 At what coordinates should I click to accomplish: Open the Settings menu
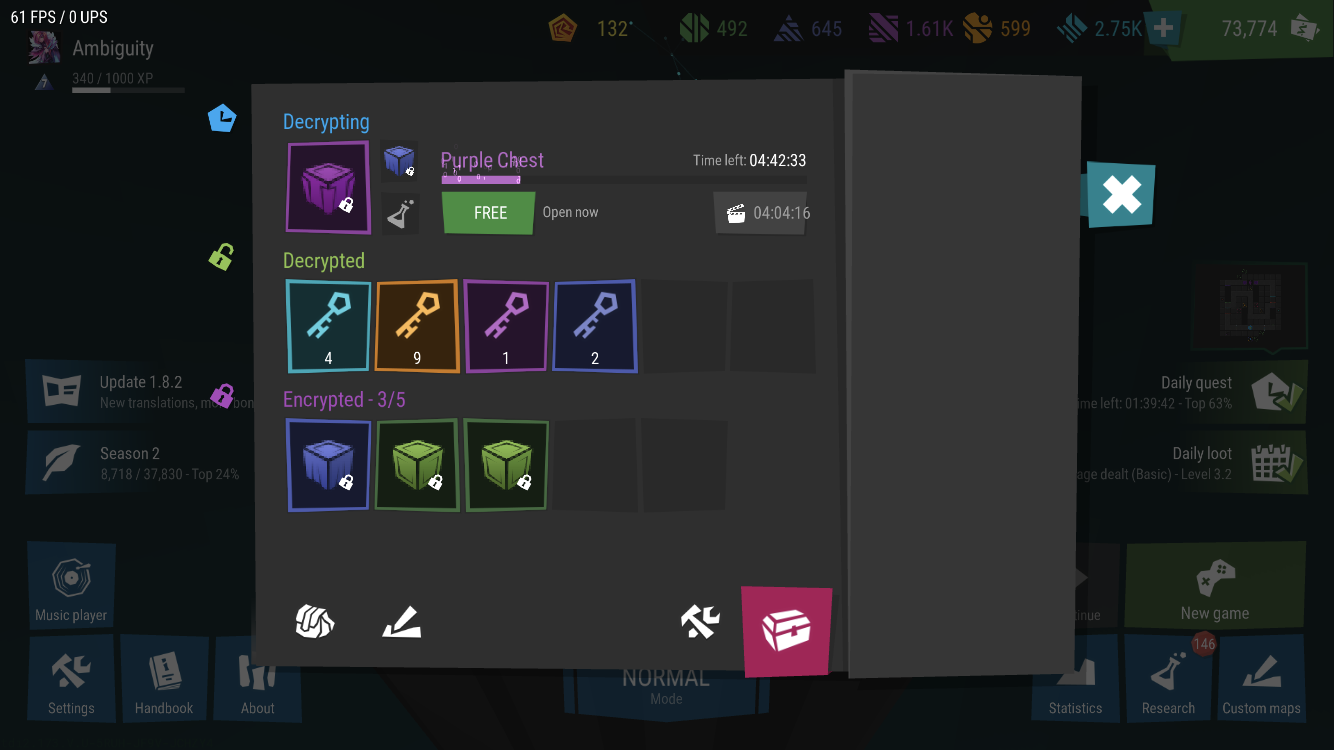71,679
